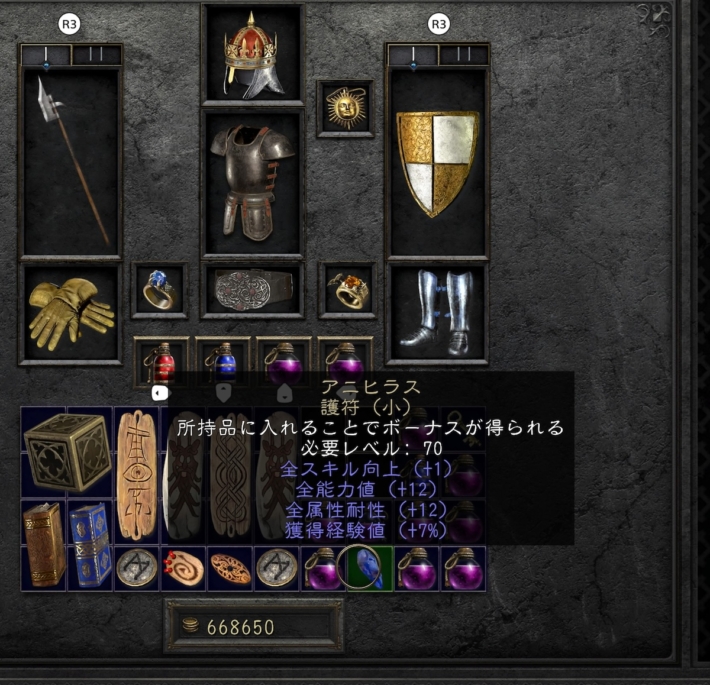
Task: Click the steel greaves boots
Action: tap(437, 312)
